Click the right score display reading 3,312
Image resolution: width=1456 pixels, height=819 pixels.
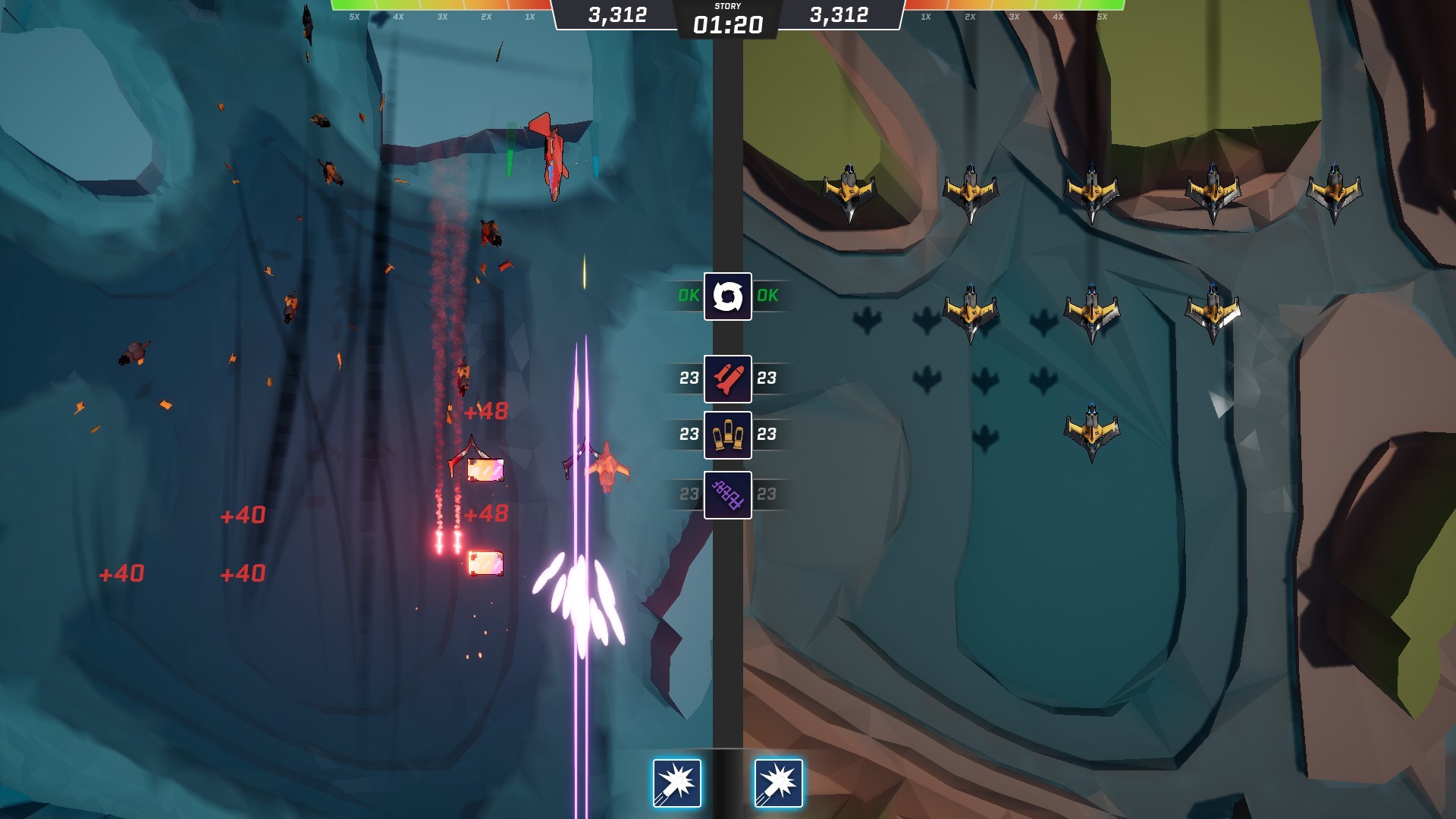[838, 14]
